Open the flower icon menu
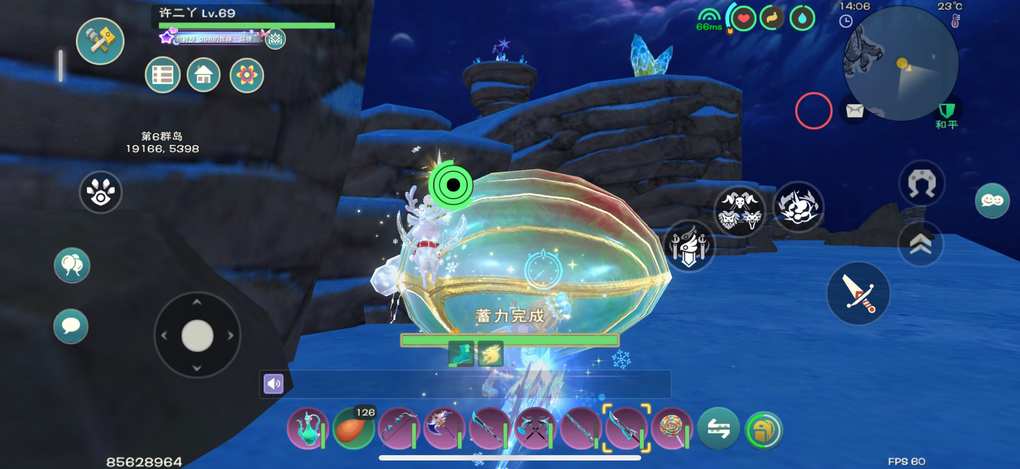 246,75
